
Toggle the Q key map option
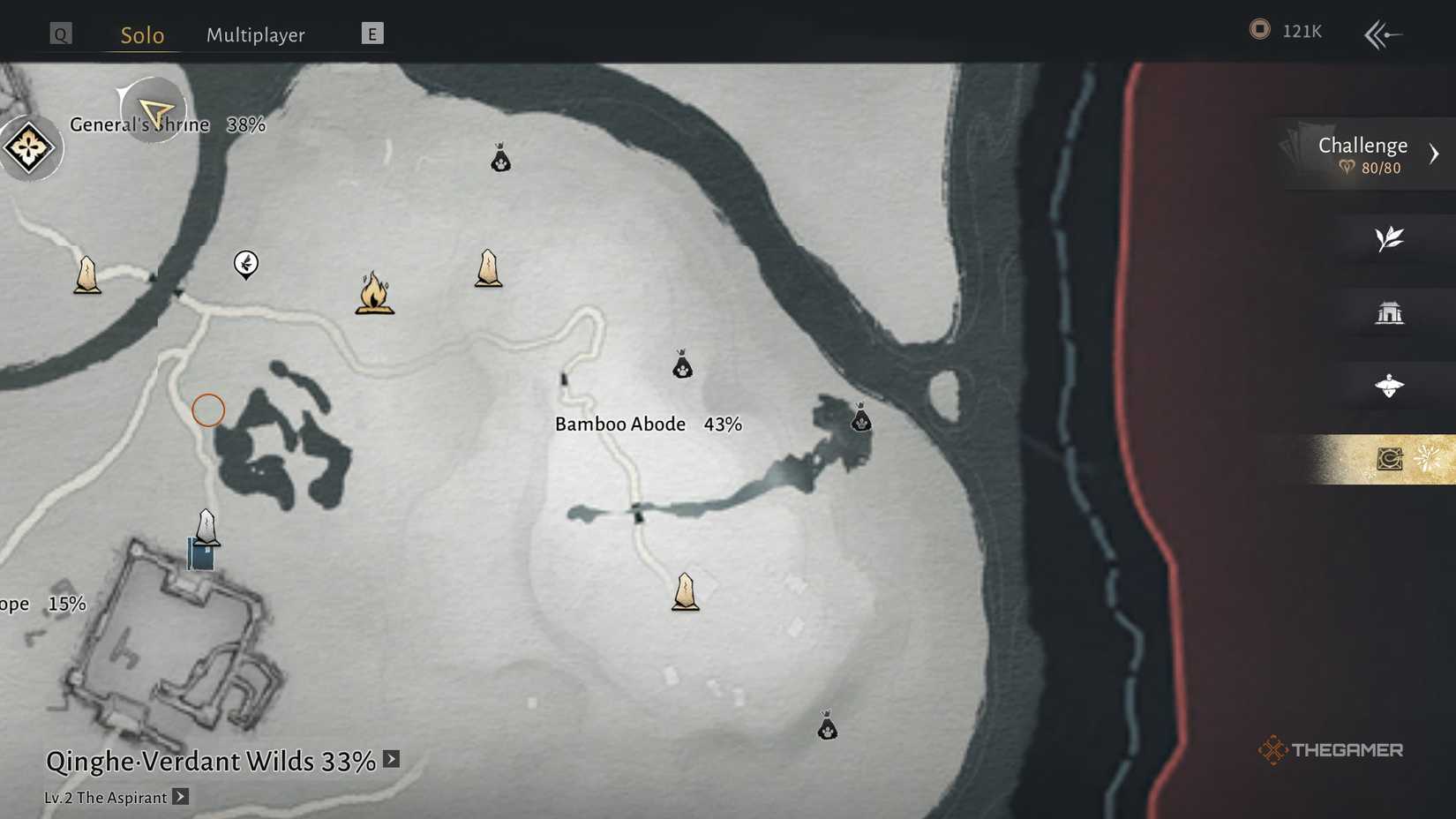pos(59,34)
